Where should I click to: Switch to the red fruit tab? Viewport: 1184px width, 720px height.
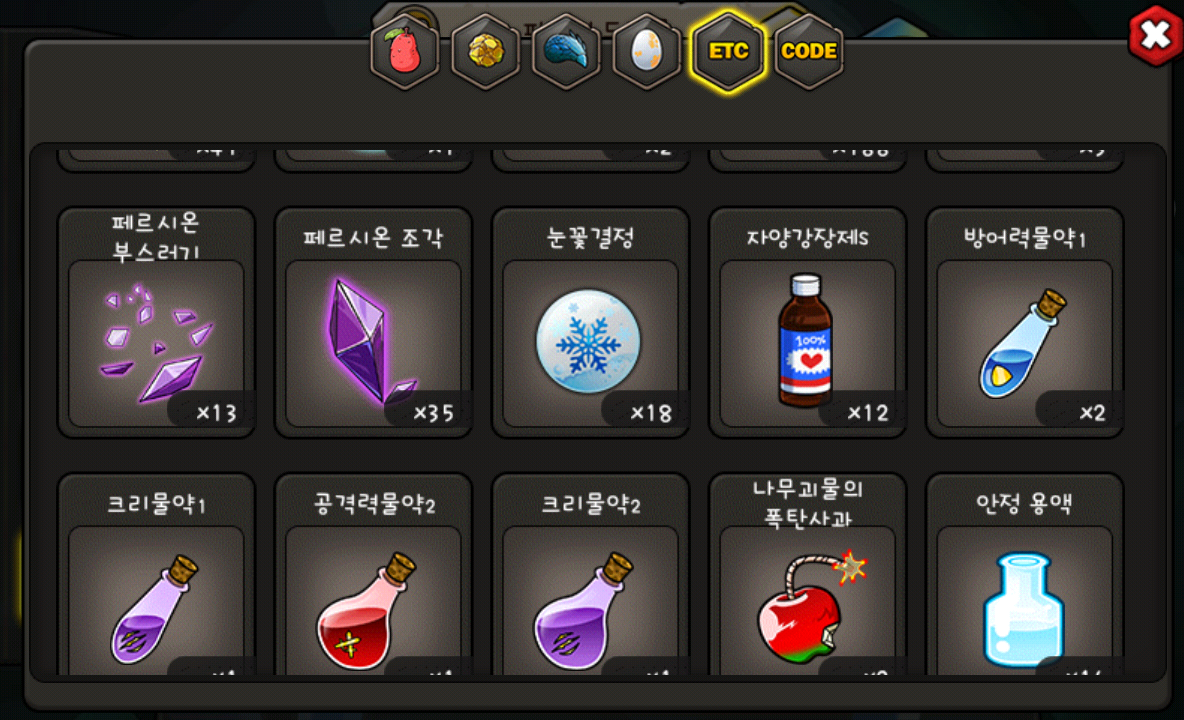click(x=404, y=51)
